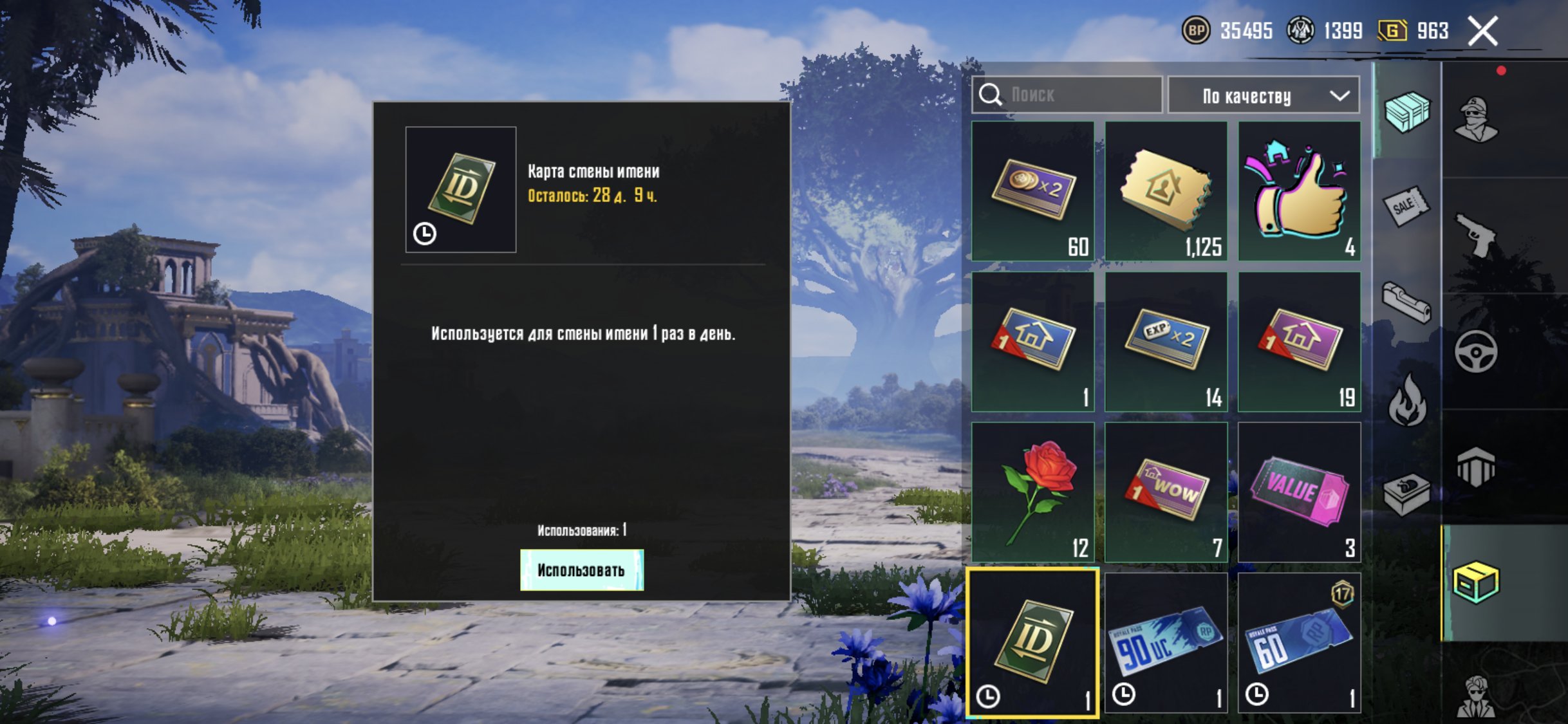1568x724 pixels.
Task: Select the purple home card slot
Action: pyautogui.click(x=1299, y=341)
